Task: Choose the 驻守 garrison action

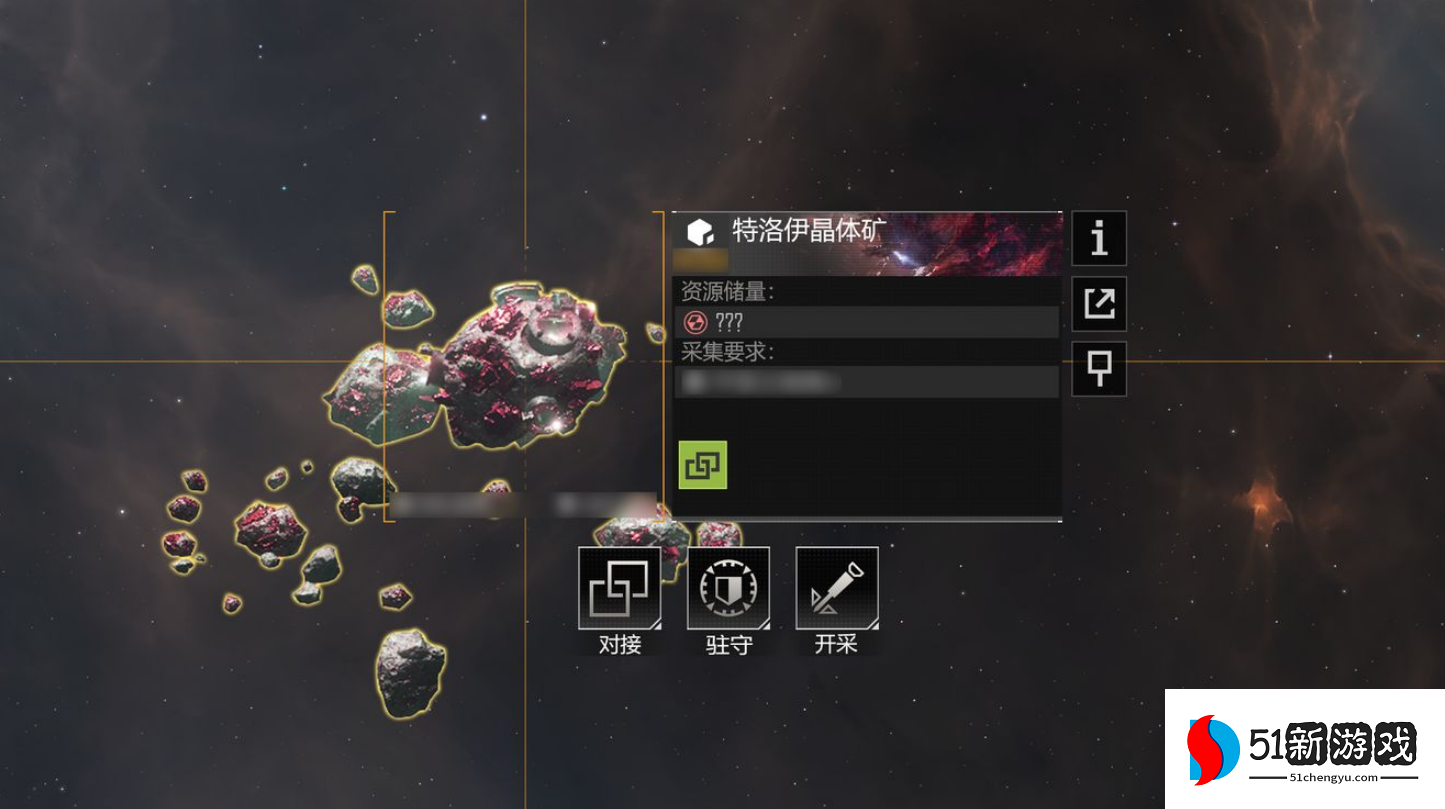Action: (x=728, y=588)
